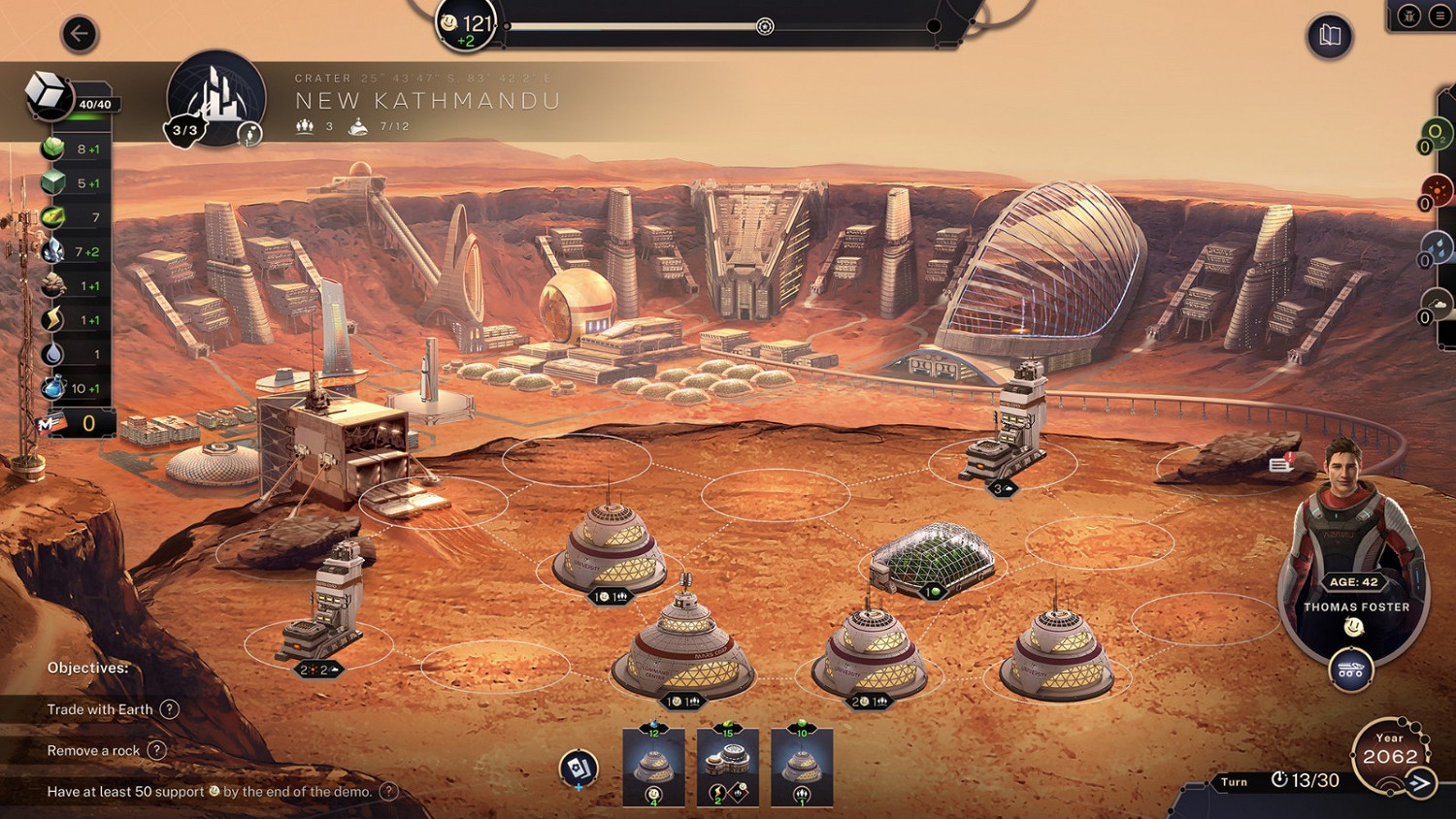Click the science flask resource icon
Image resolution: width=1456 pixels, height=819 pixels.
[53, 386]
